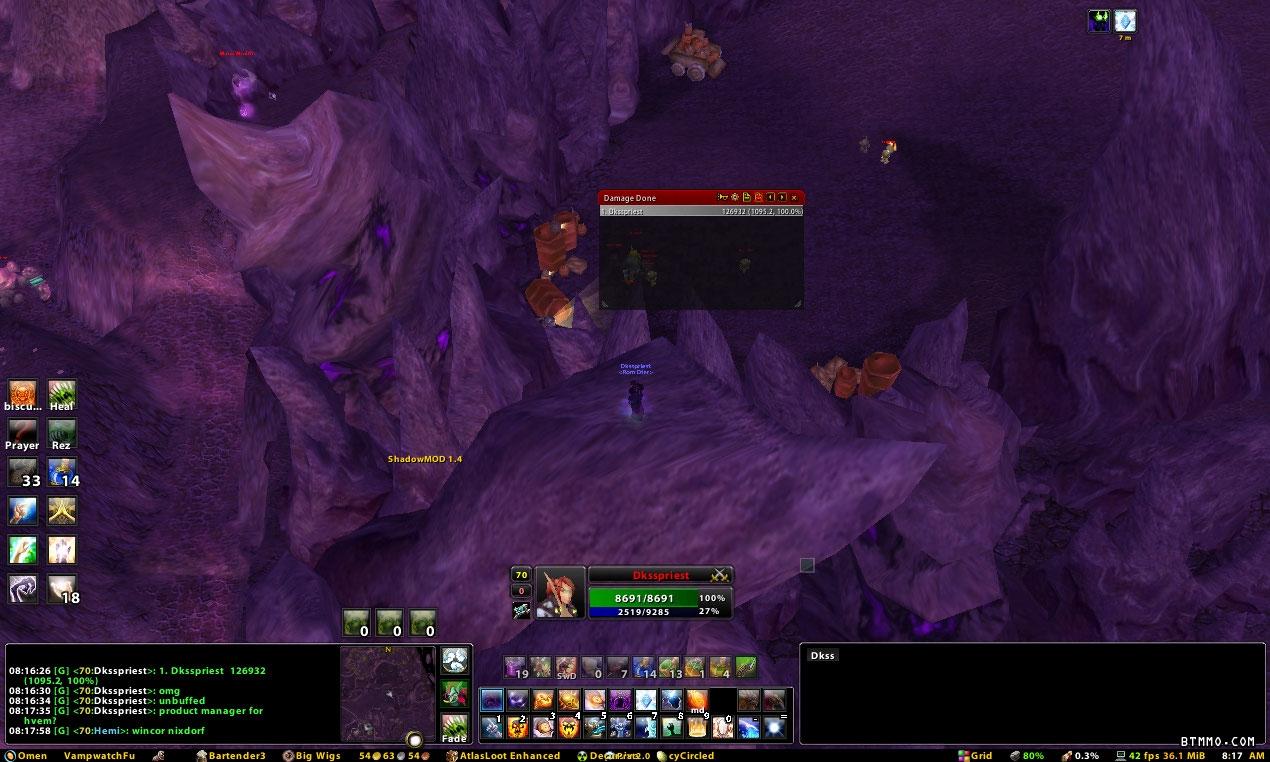This screenshot has height=762, width=1270.
Task: Select the Dksspriest damage meter row
Action: click(x=700, y=212)
